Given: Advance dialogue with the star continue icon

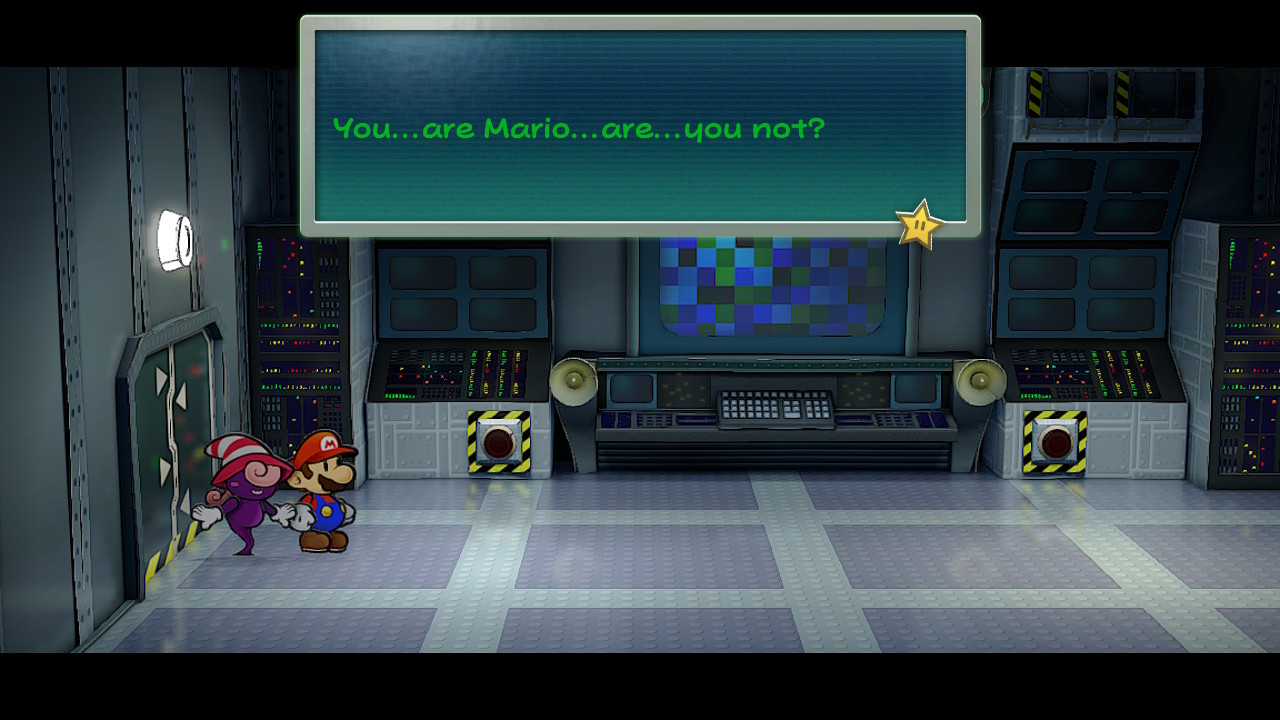Looking at the screenshot, I should pos(918,226).
